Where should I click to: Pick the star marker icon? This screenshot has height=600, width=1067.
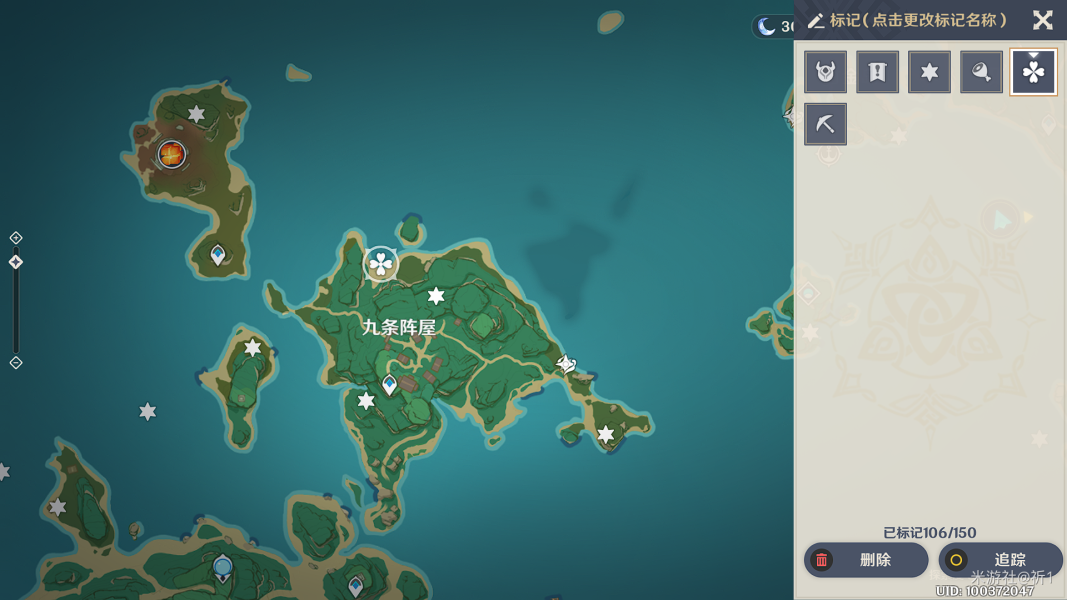929,72
